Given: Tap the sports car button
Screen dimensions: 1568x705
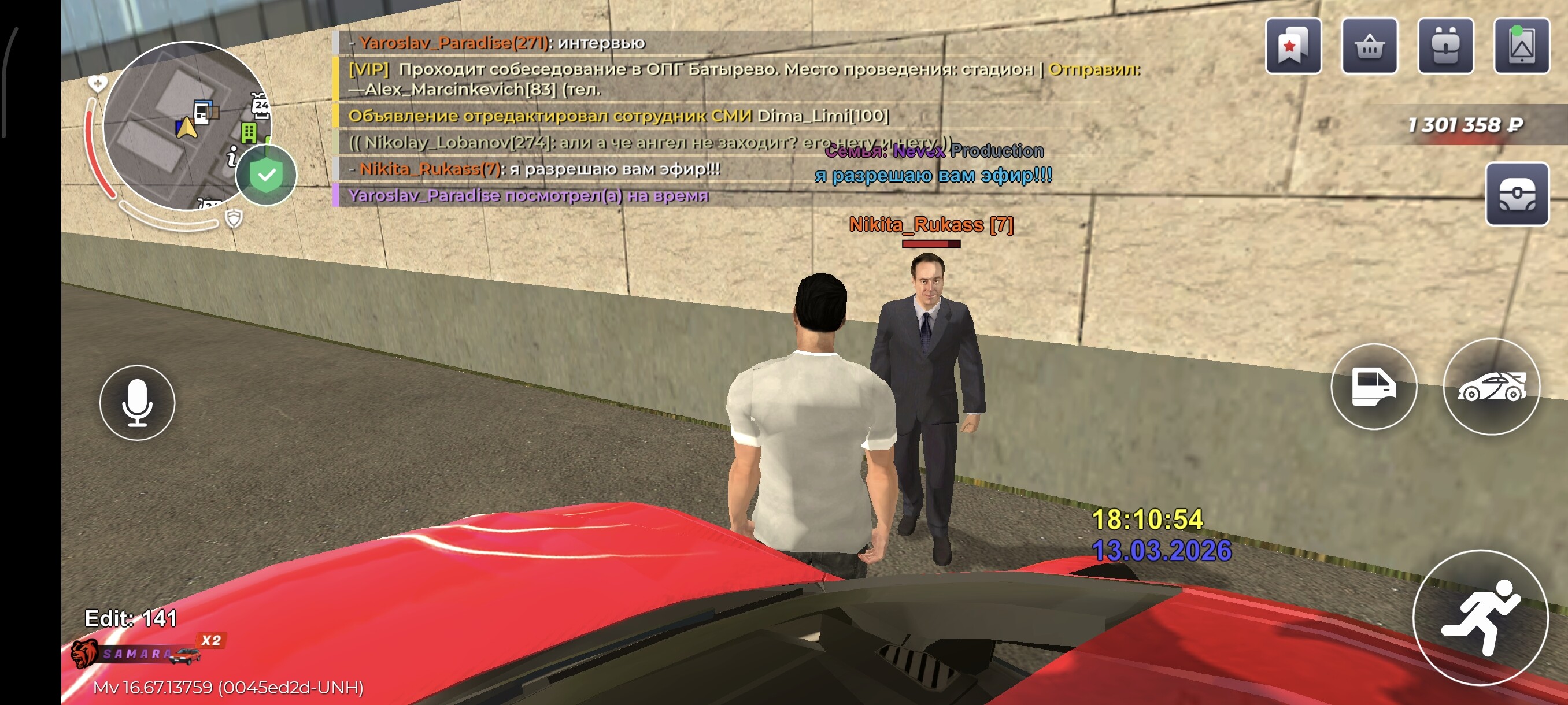Looking at the screenshot, I should tap(1491, 386).
